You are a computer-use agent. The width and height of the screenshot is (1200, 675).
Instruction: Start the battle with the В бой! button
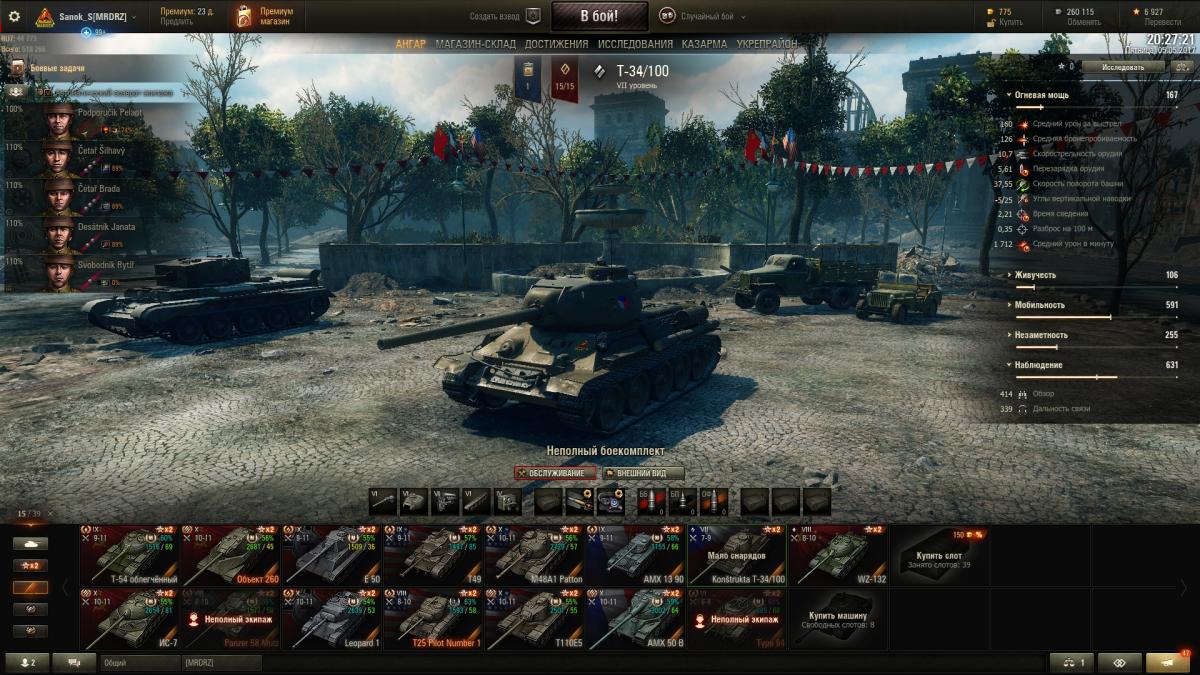pos(599,16)
